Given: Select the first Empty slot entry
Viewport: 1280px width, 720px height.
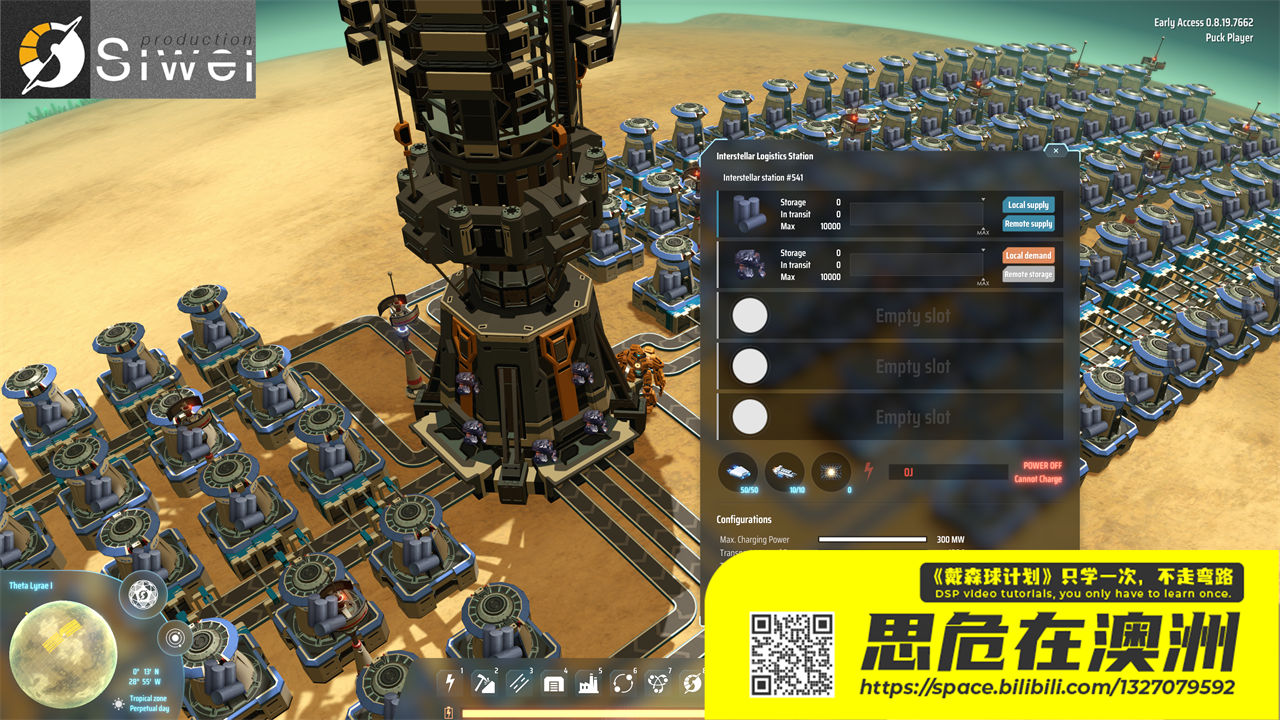Looking at the screenshot, I should 888,315.
